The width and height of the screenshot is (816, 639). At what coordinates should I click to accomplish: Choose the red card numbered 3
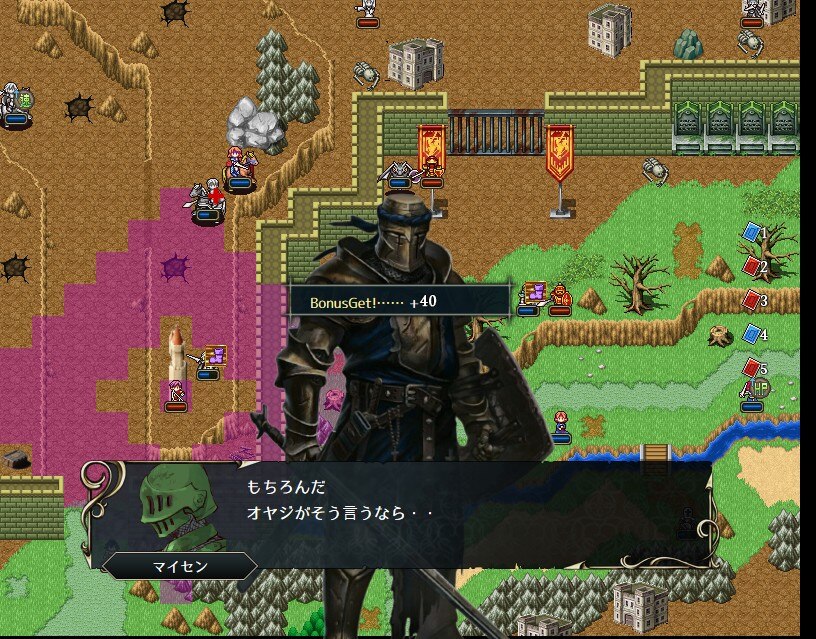752,300
